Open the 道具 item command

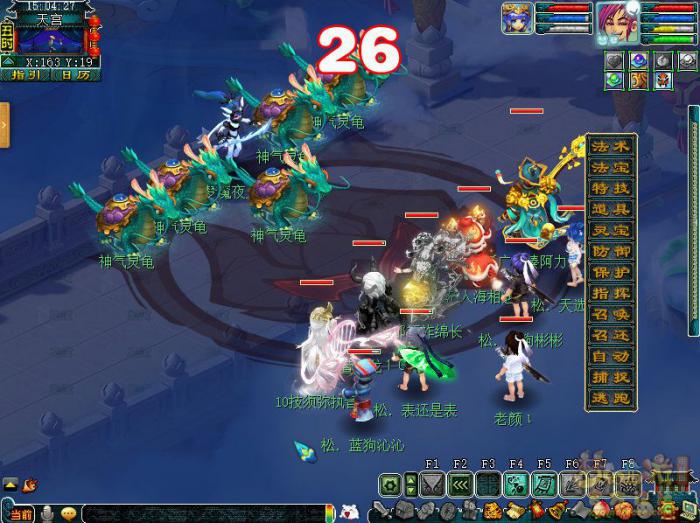click(x=611, y=208)
